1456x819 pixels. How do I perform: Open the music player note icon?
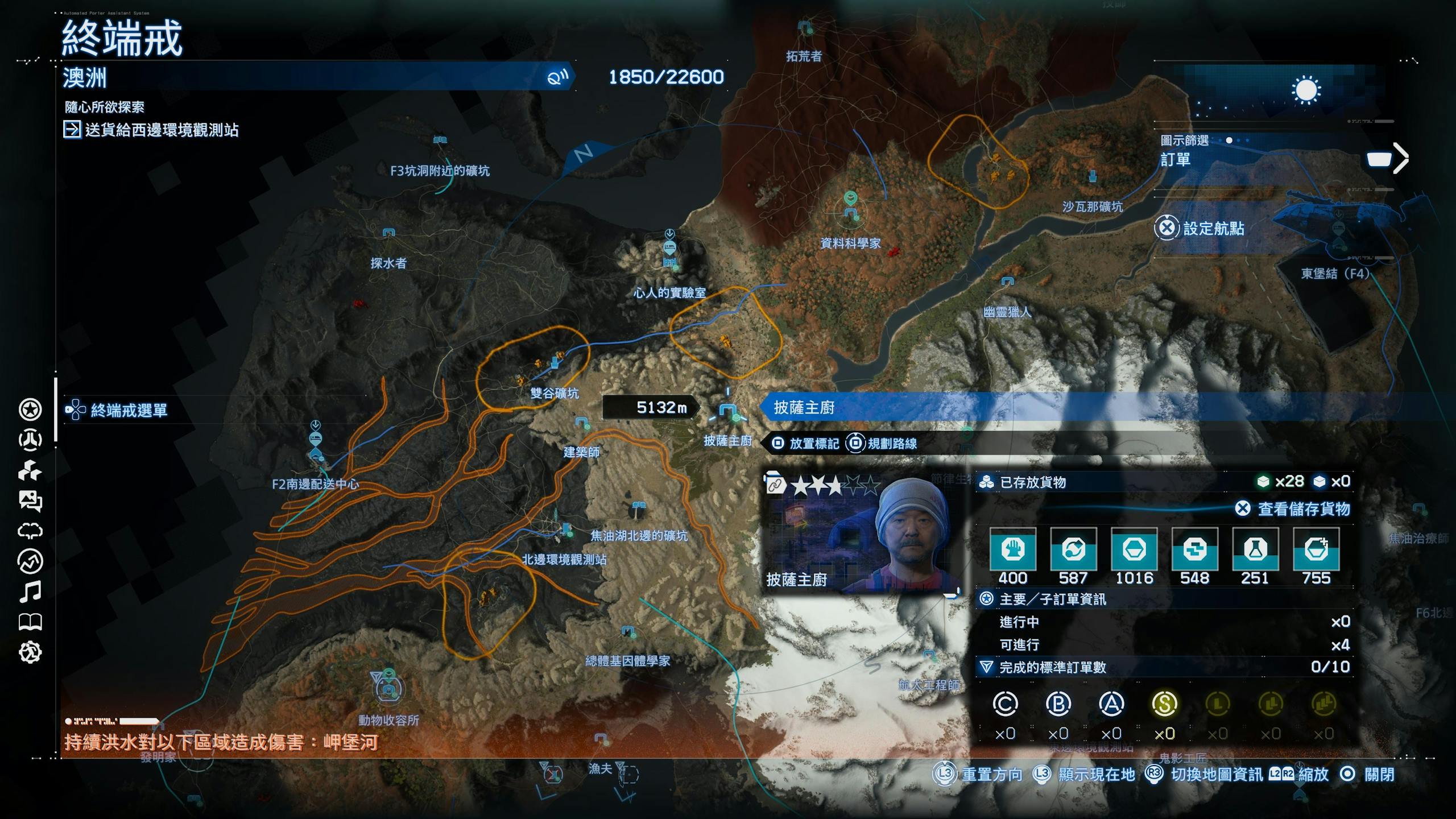30,591
